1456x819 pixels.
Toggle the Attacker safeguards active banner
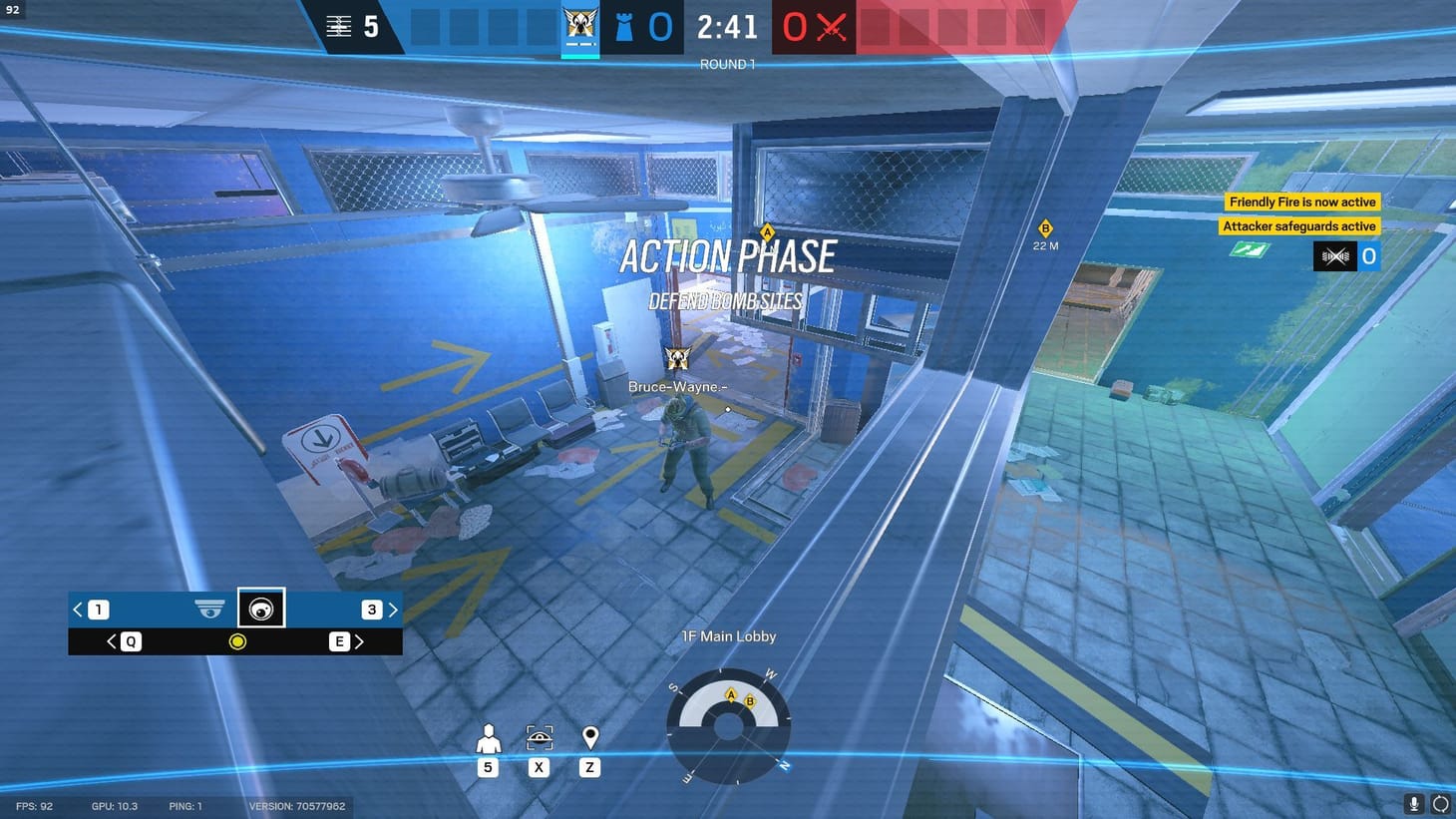click(1299, 225)
